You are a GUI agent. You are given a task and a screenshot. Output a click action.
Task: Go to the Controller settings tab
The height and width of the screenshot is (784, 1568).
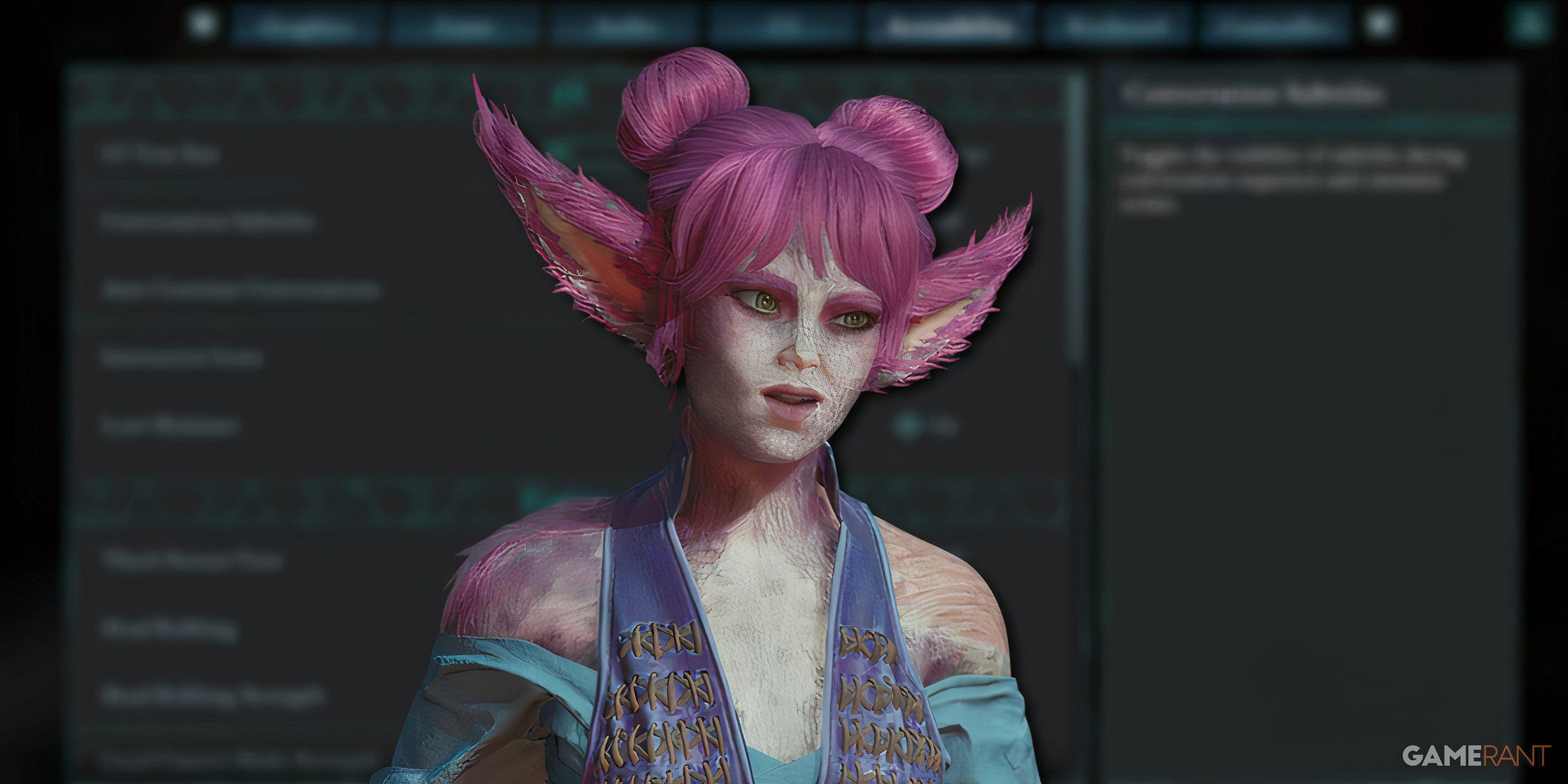[1274, 27]
